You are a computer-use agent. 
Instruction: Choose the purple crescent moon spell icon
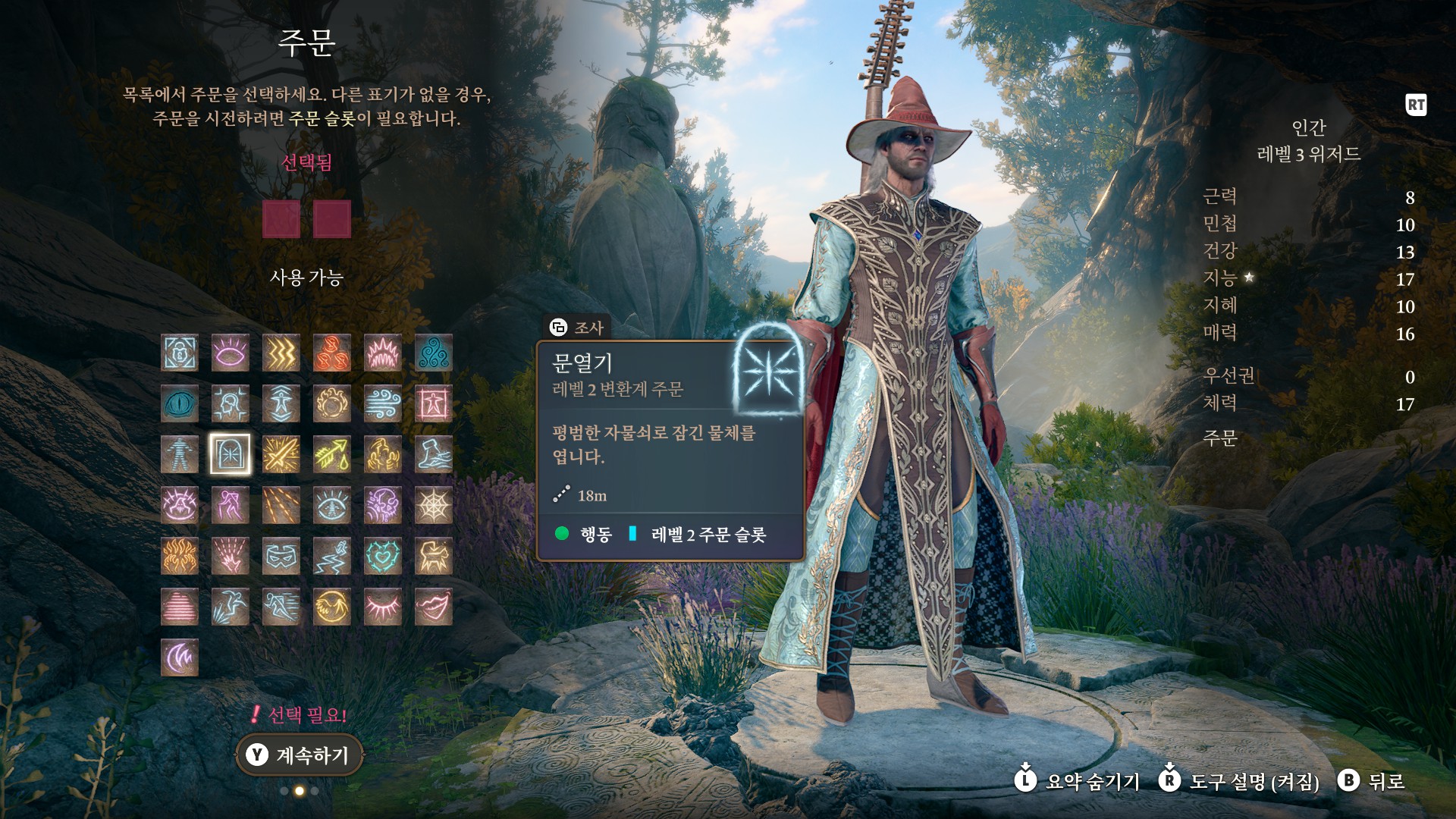tap(180, 657)
